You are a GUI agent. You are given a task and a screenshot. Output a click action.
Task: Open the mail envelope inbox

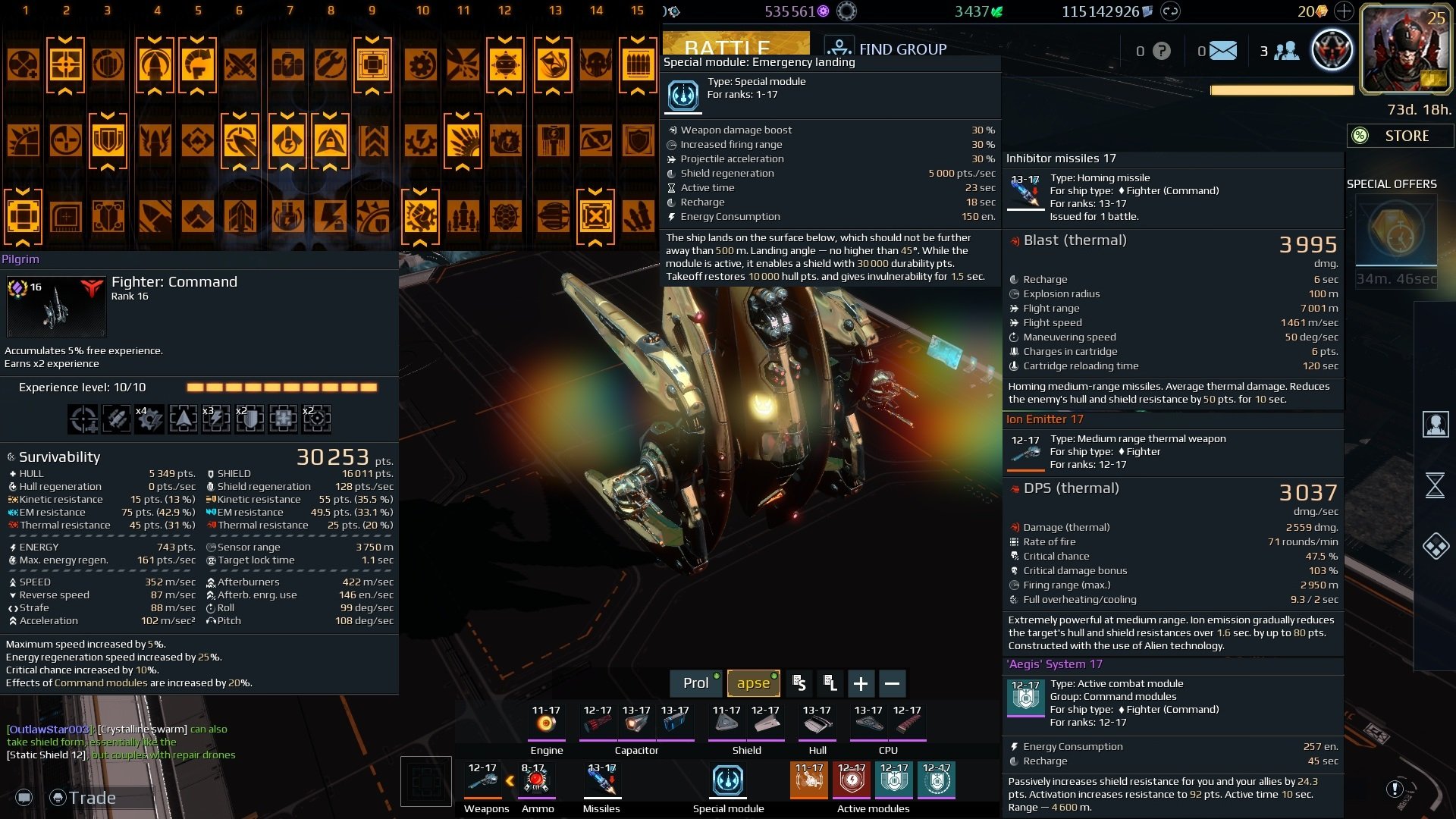click(x=1222, y=51)
